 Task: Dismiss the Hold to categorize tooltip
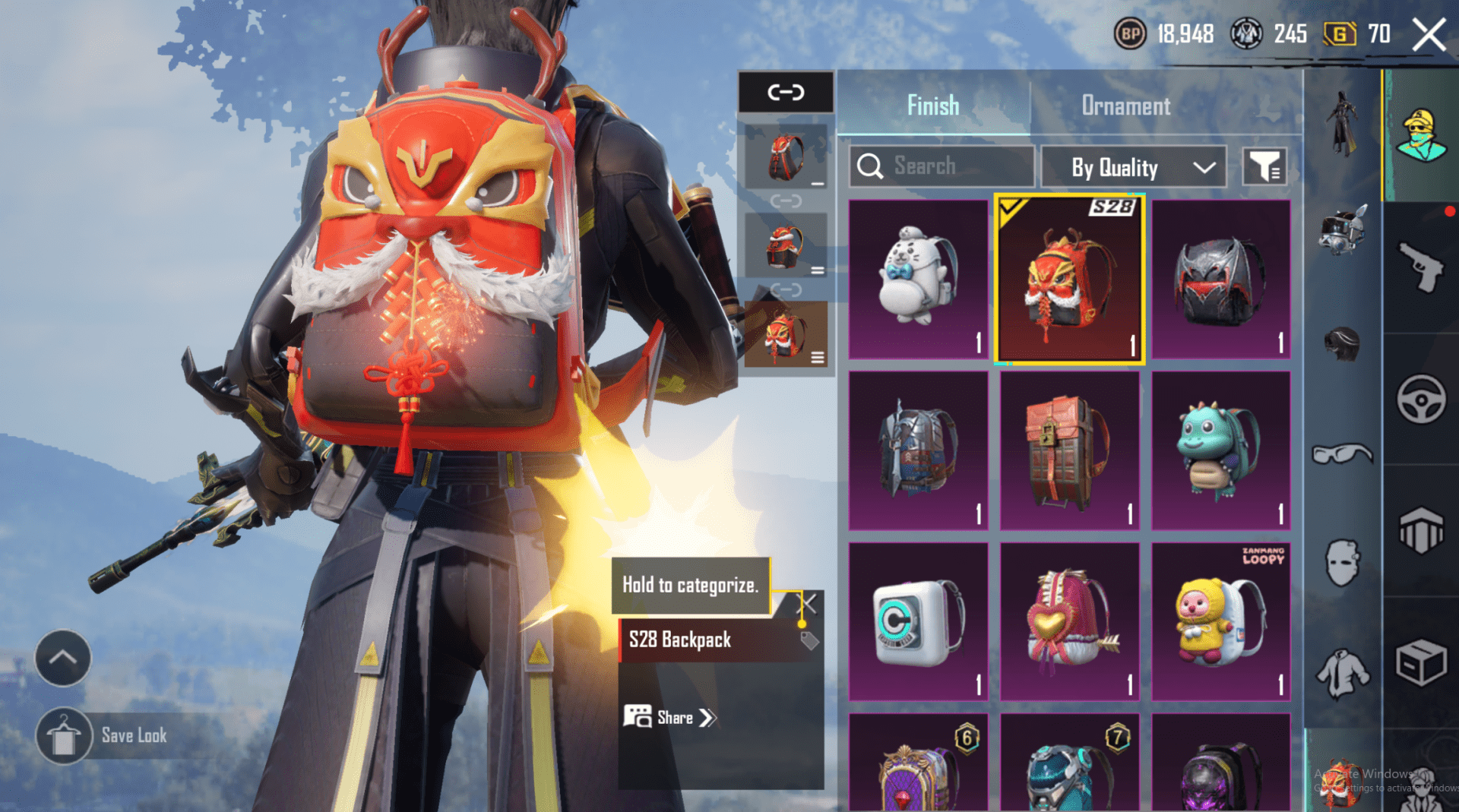pyautogui.click(x=809, y=604)
